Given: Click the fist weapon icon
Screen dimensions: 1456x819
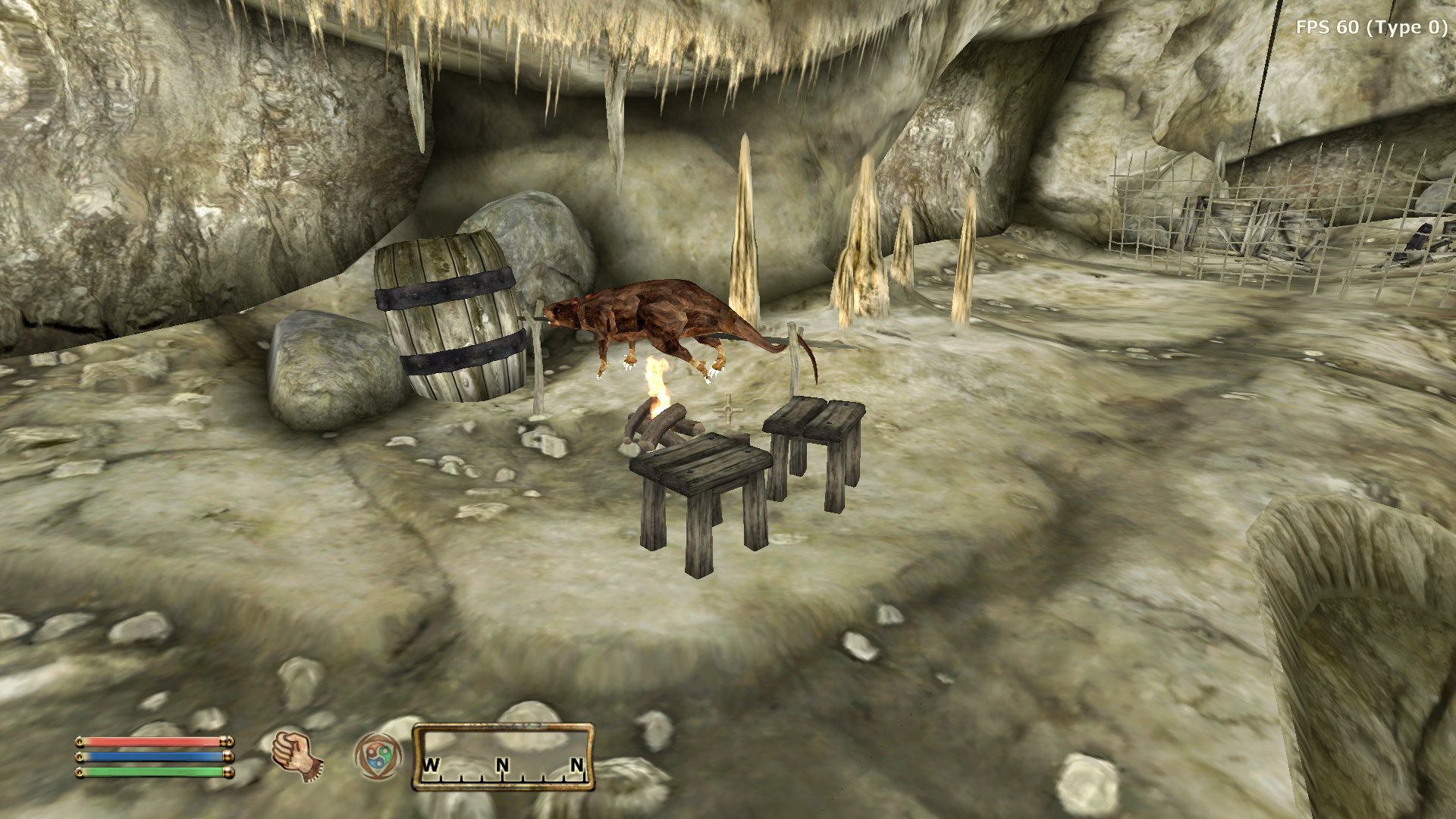Looking at the screenshot, I should 297,756.
